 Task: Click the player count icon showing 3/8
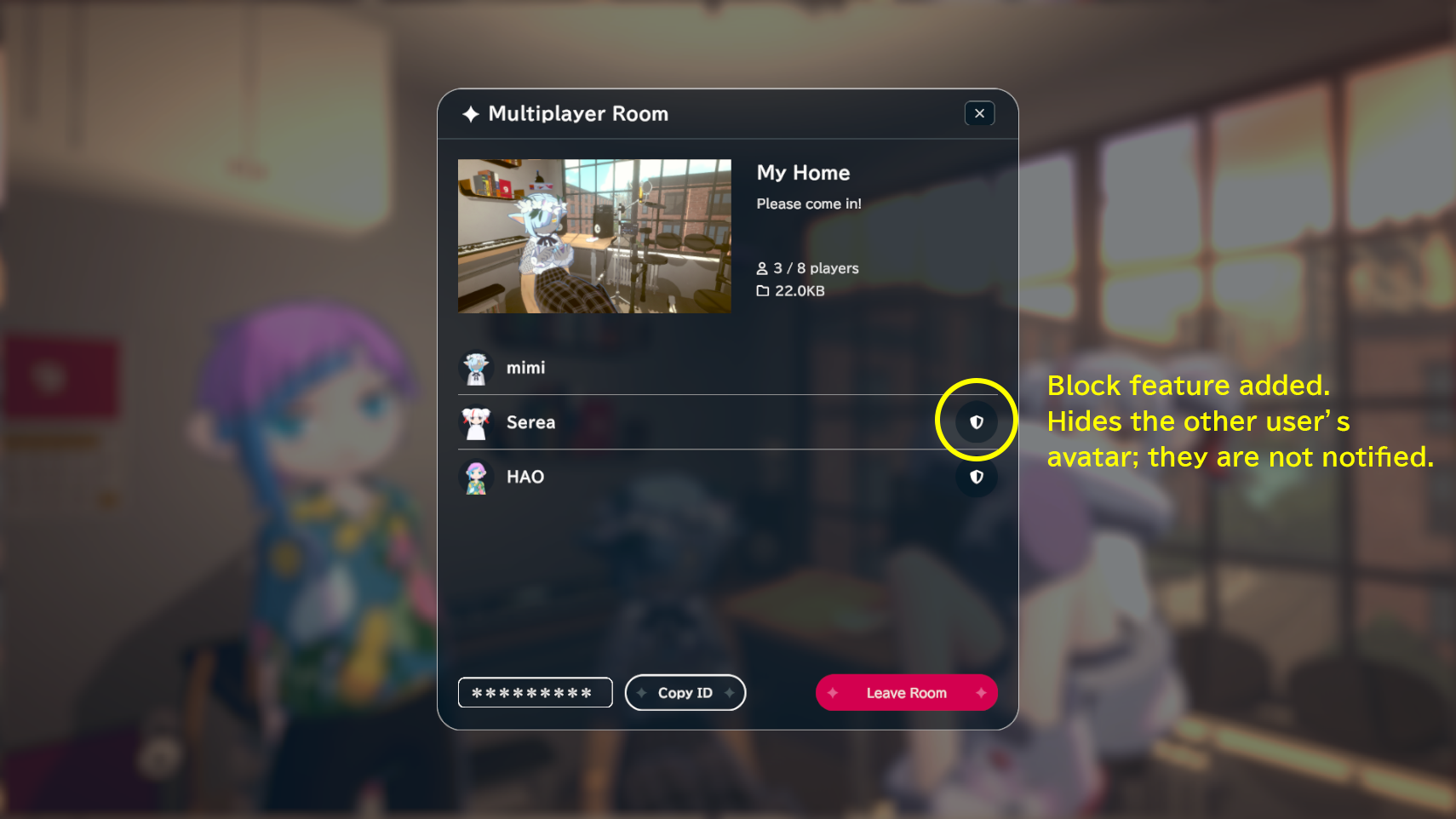(x=762, y=267)
